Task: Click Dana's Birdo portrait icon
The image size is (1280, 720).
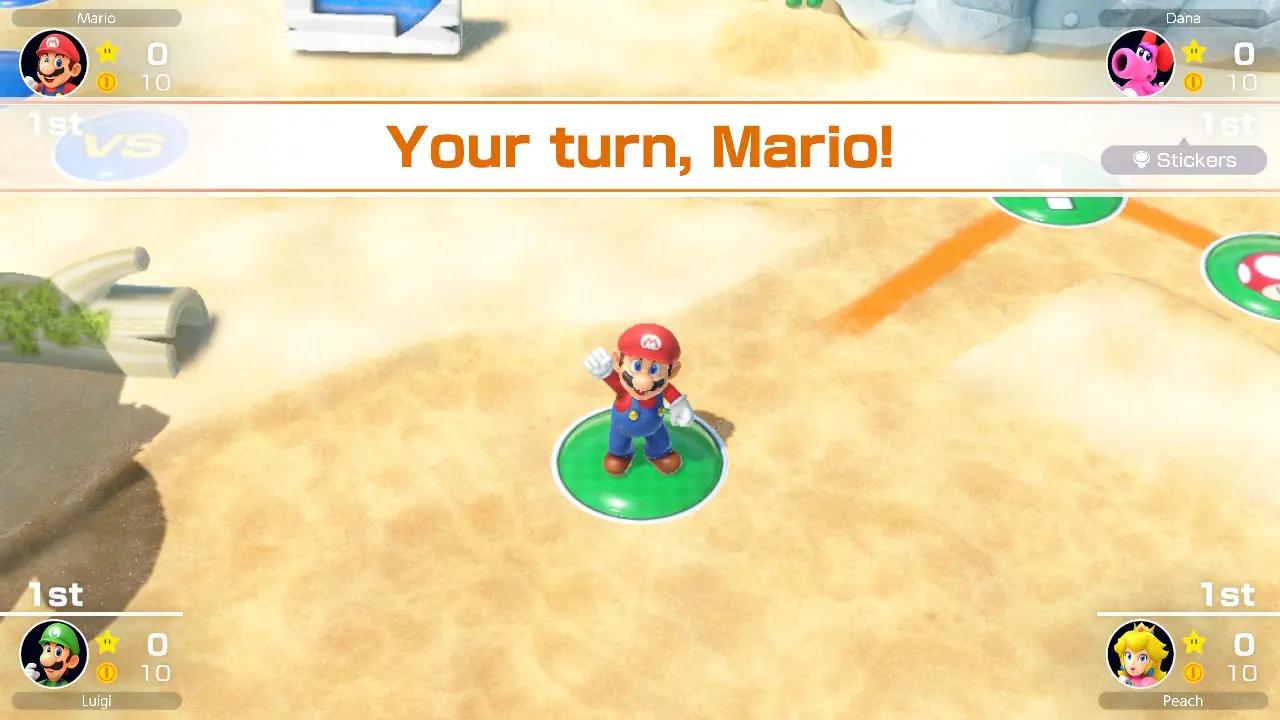Action: [x=1141, y=63]
